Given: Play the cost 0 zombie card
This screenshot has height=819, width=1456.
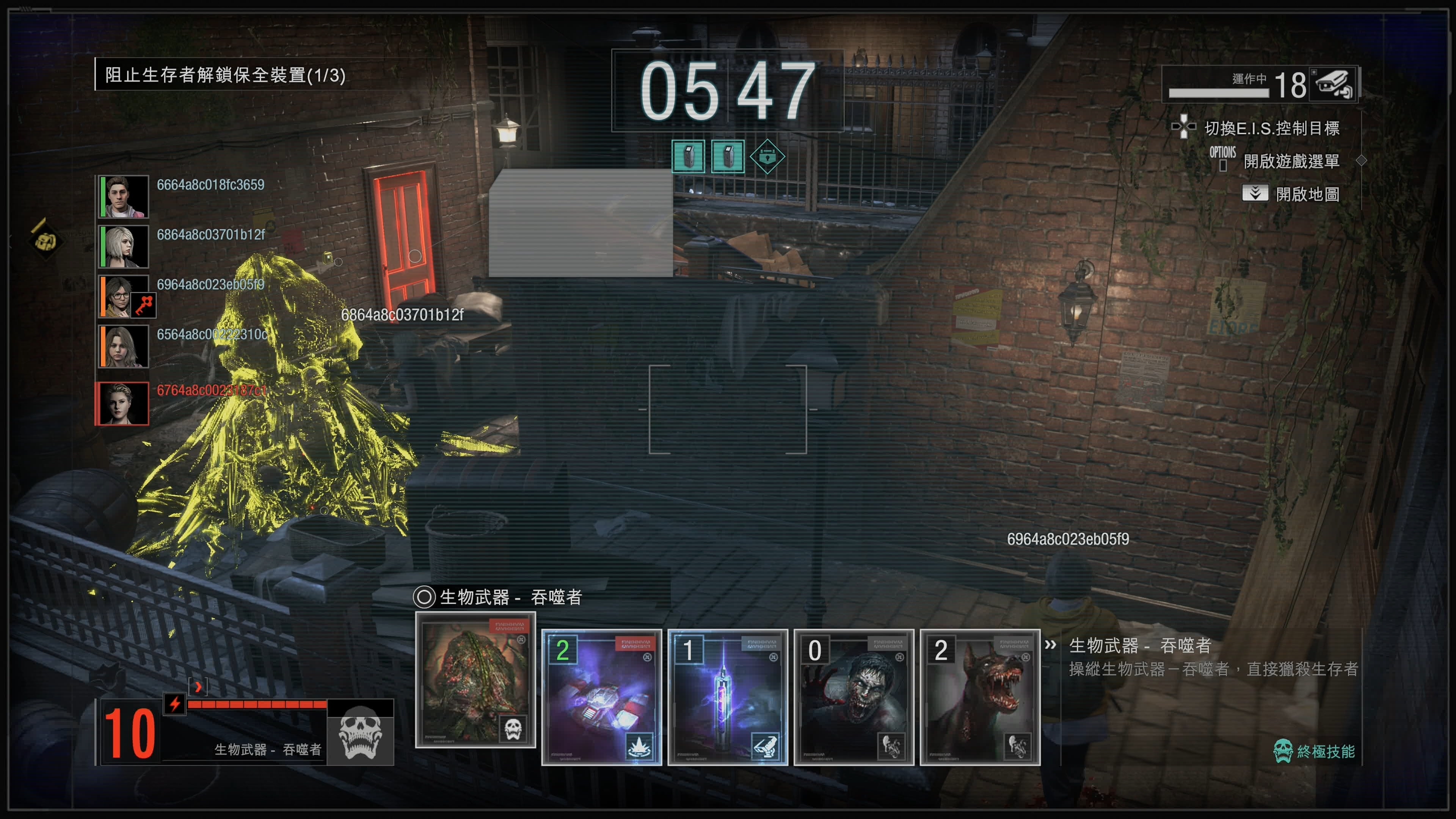Looking at the screenshot, I should pyautogui.click(x=854, y=697).
